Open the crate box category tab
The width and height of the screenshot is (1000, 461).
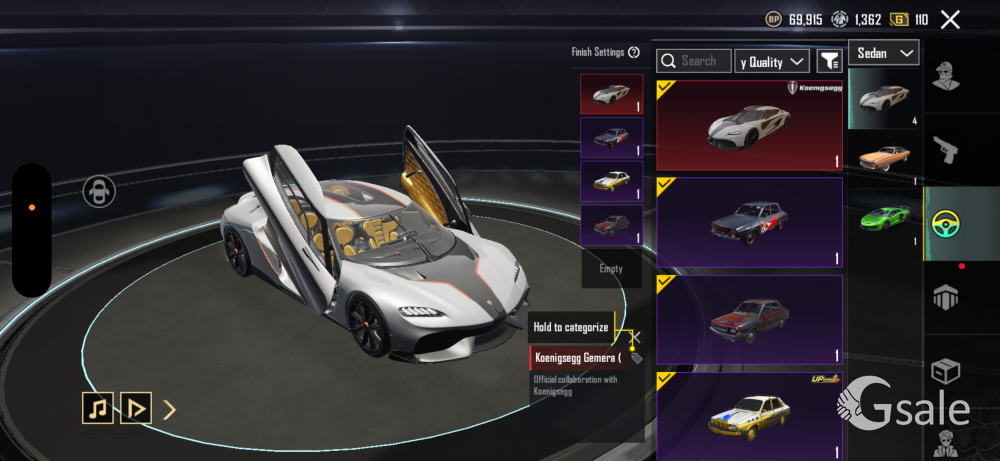(946, 372)
